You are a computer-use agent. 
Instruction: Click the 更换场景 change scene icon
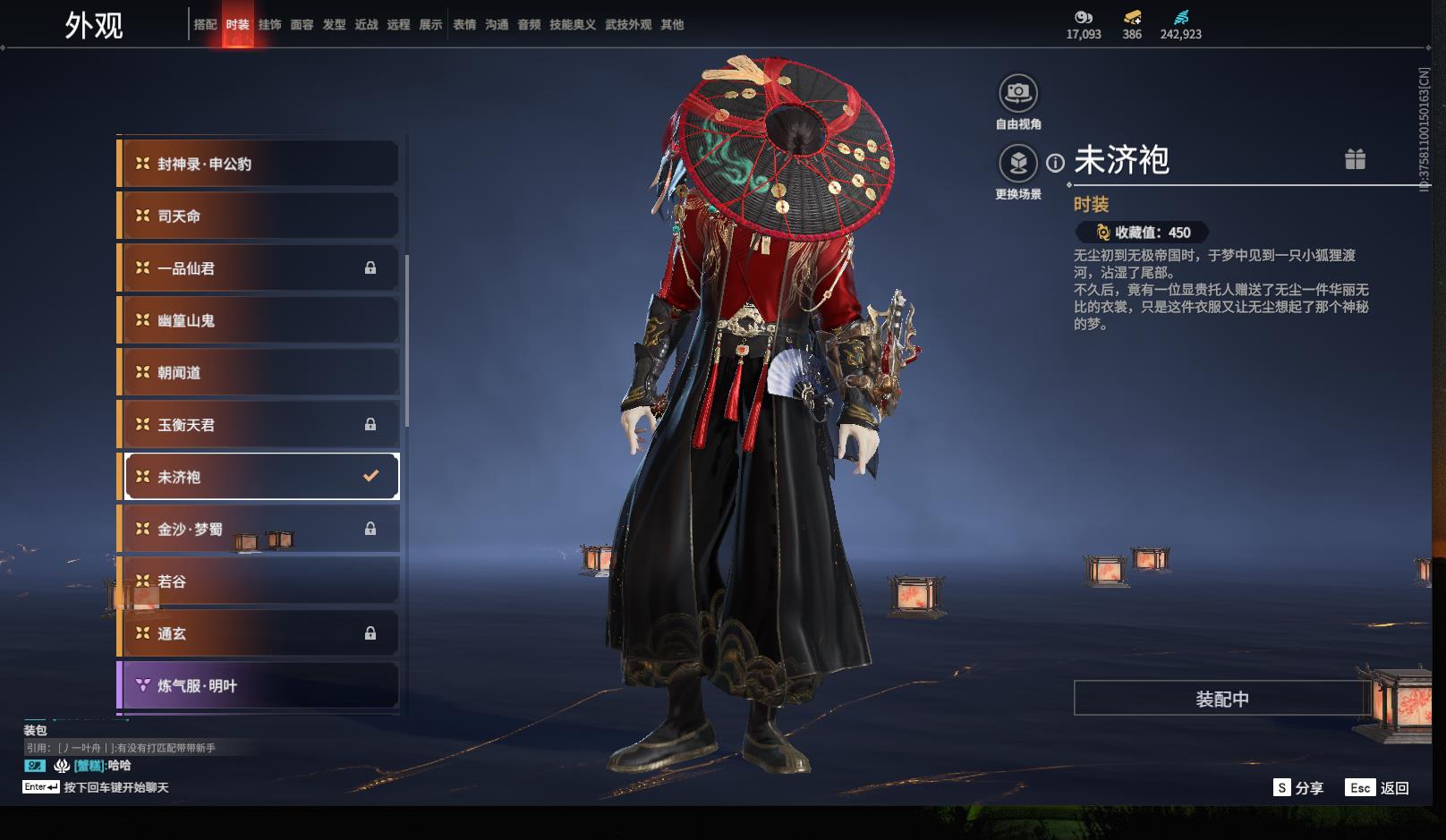tap(1018, 164)
